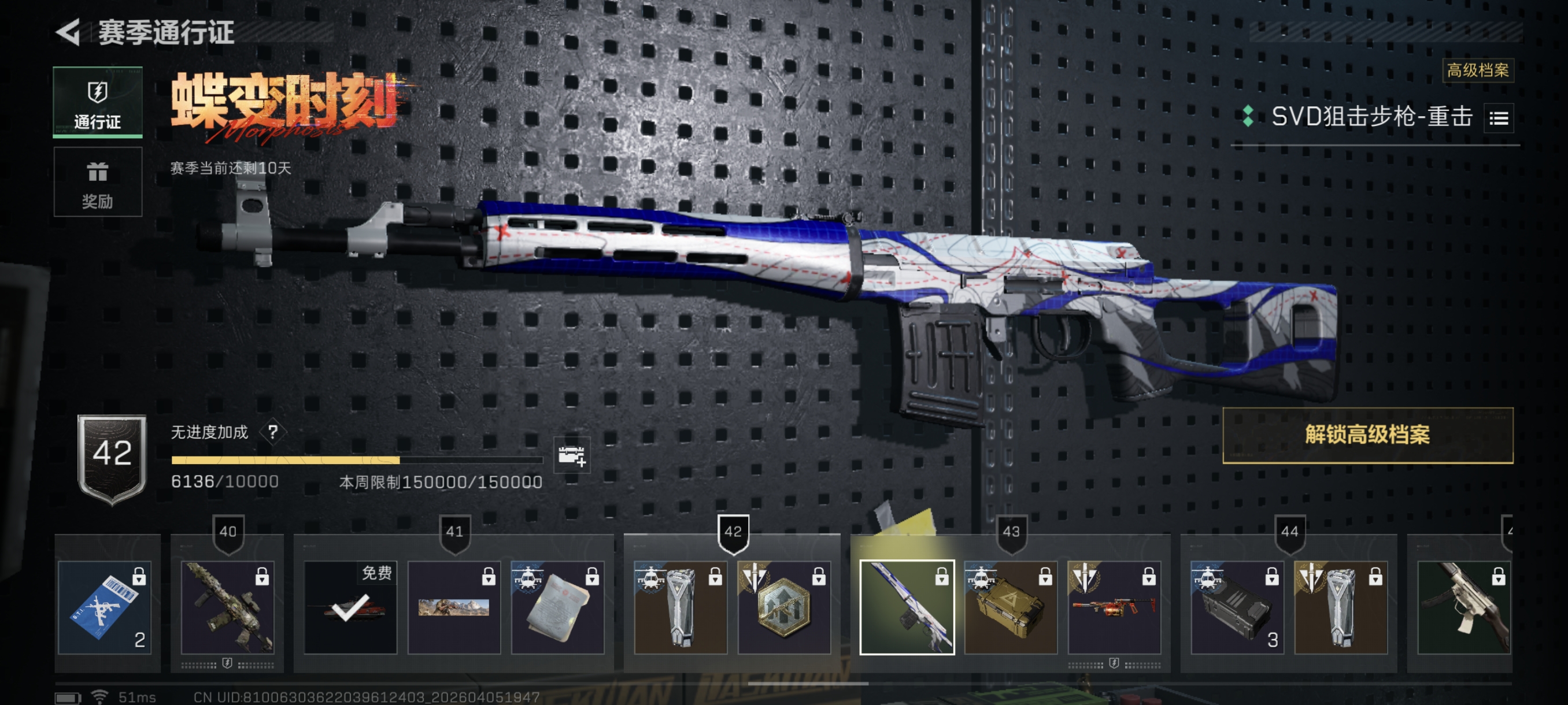Select the hexagonal gold badge reward
The image size is (1568, 705).
click(784, 607)
